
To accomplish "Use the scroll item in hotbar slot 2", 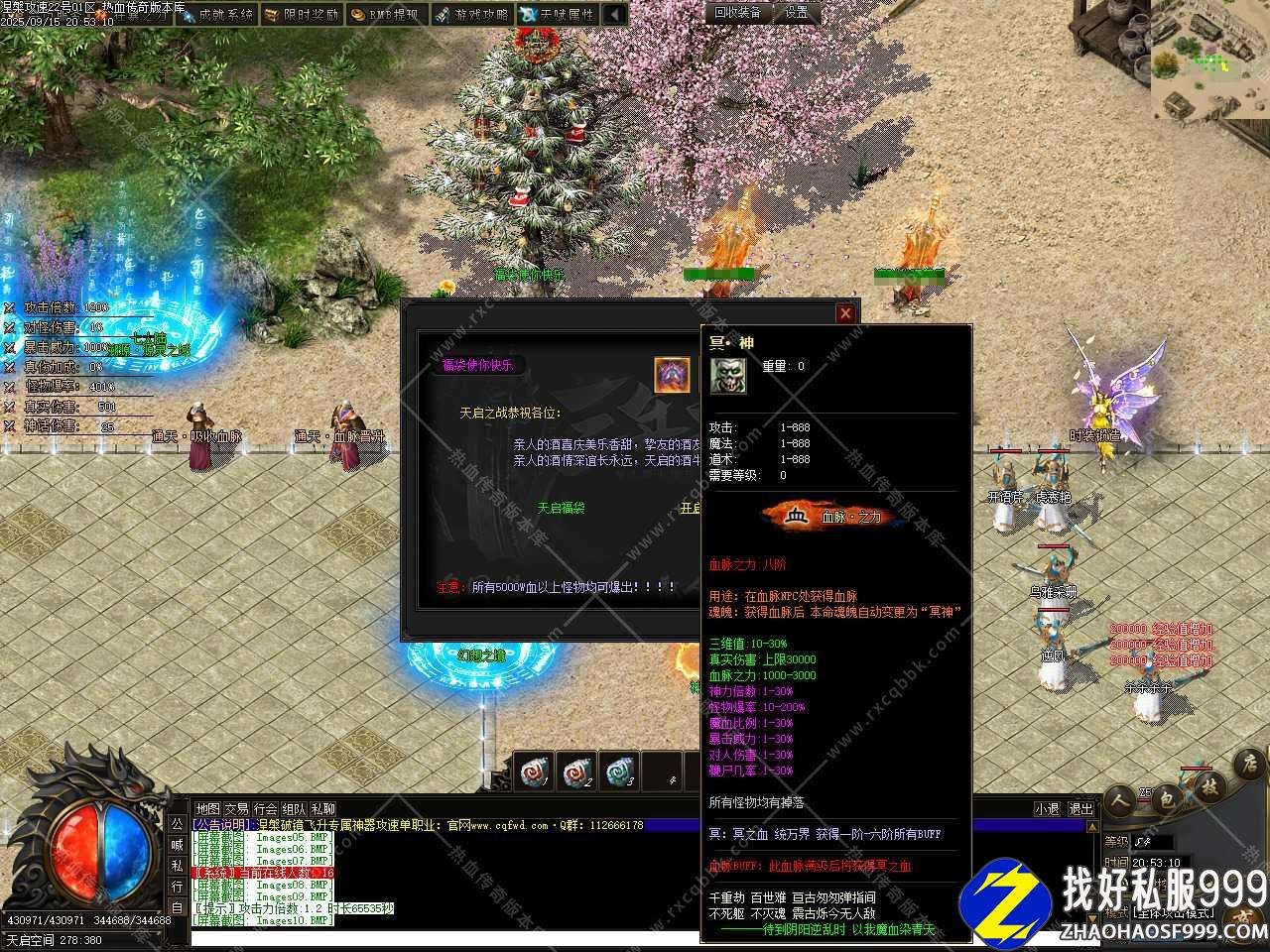I will click(576, 773).
